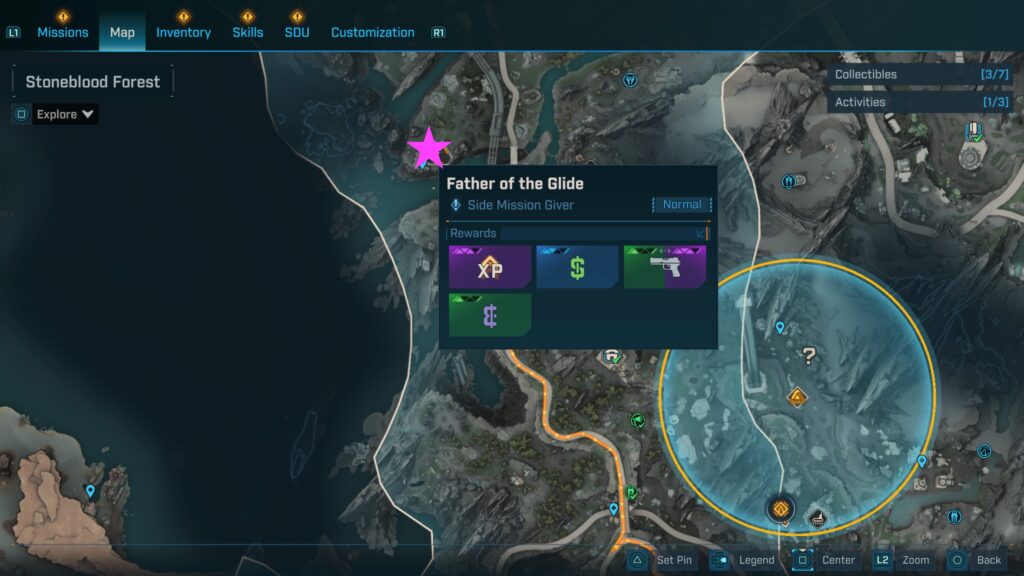Select the Skills tab
The image size is (1024, 576).
pos(248,32)
